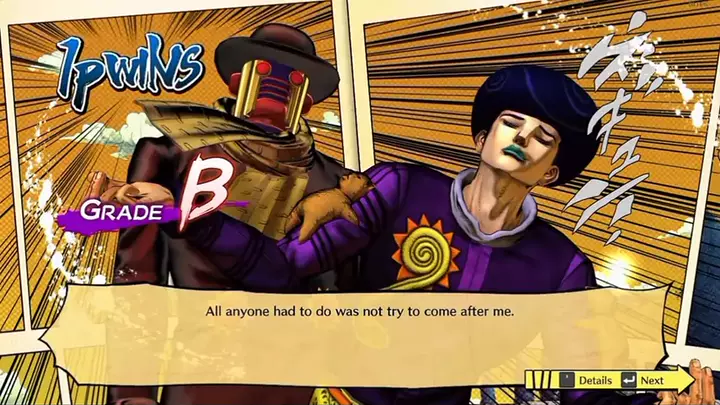Open the match Details
This screenshot has height=405, width=720.
pyautogui.click(x=586, y=380)
